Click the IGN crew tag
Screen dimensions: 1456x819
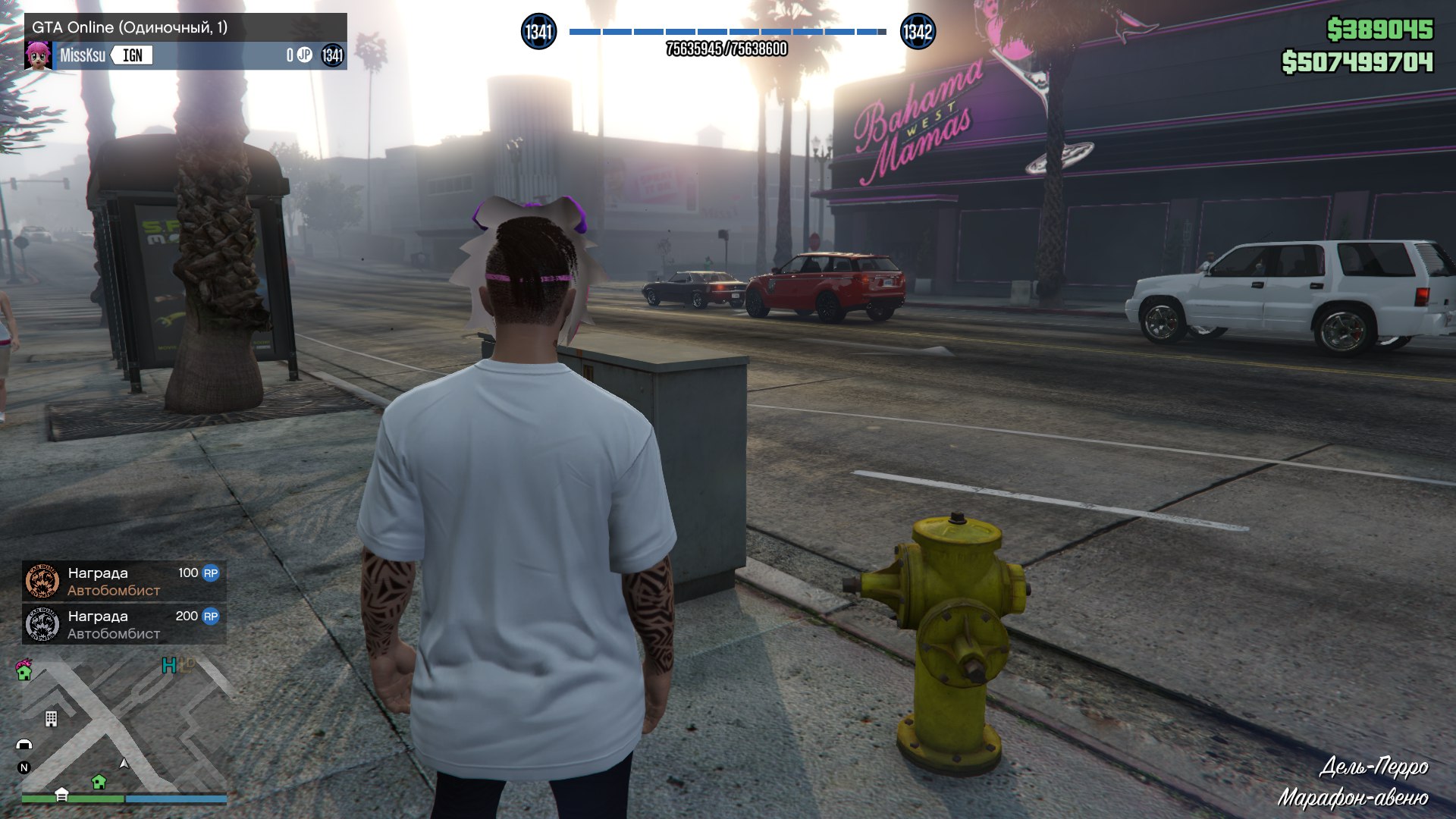(133, 55)
